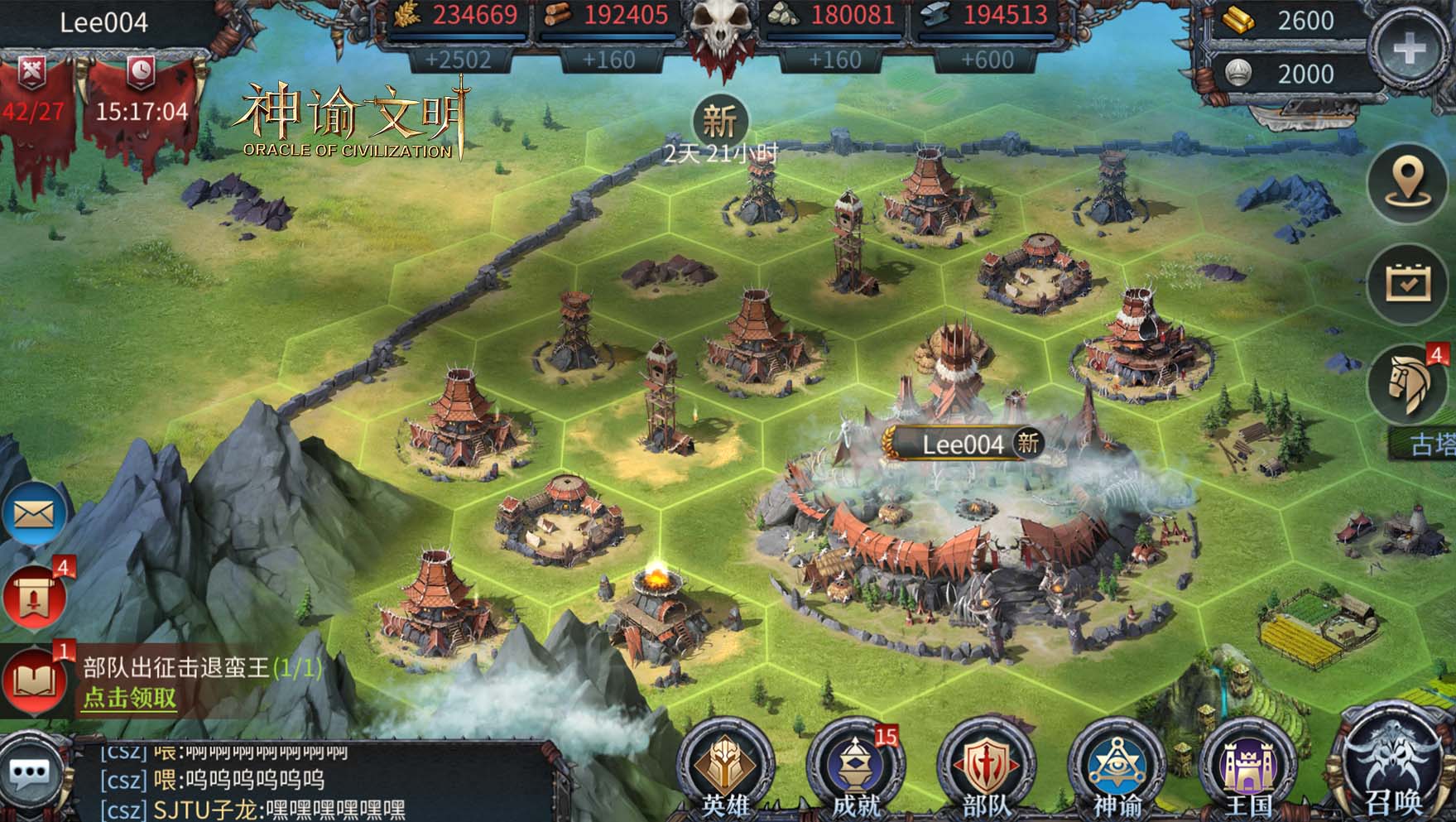
Task: Open the 王国 kingdom menu
Action: pos(1247,767)
